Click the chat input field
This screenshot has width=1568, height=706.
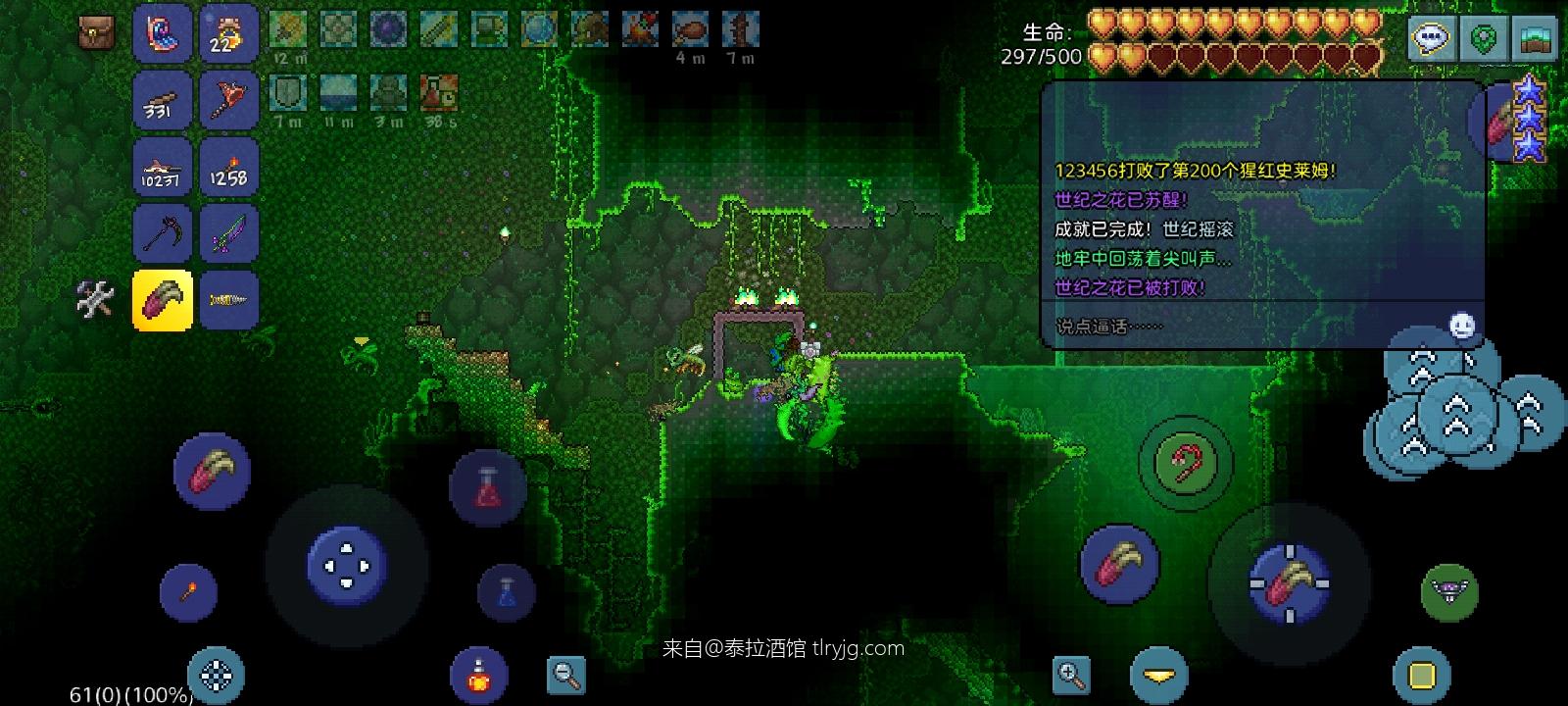pos(1245,327)
